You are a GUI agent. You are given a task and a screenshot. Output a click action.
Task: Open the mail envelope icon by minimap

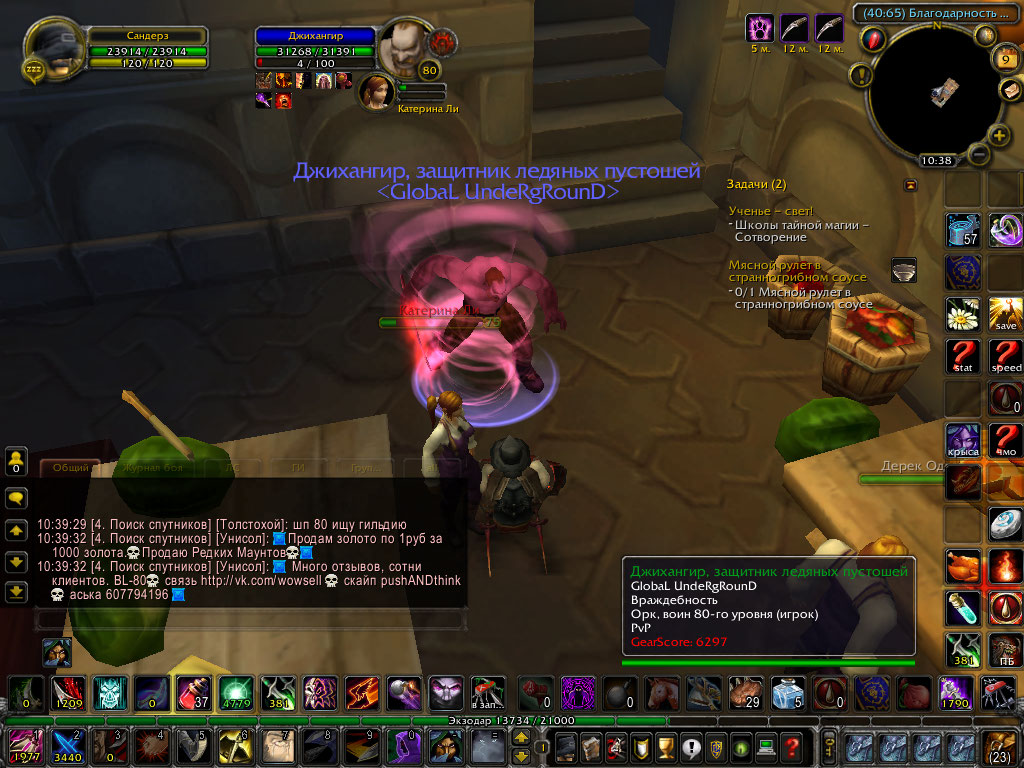click(x=1007, y=89)
